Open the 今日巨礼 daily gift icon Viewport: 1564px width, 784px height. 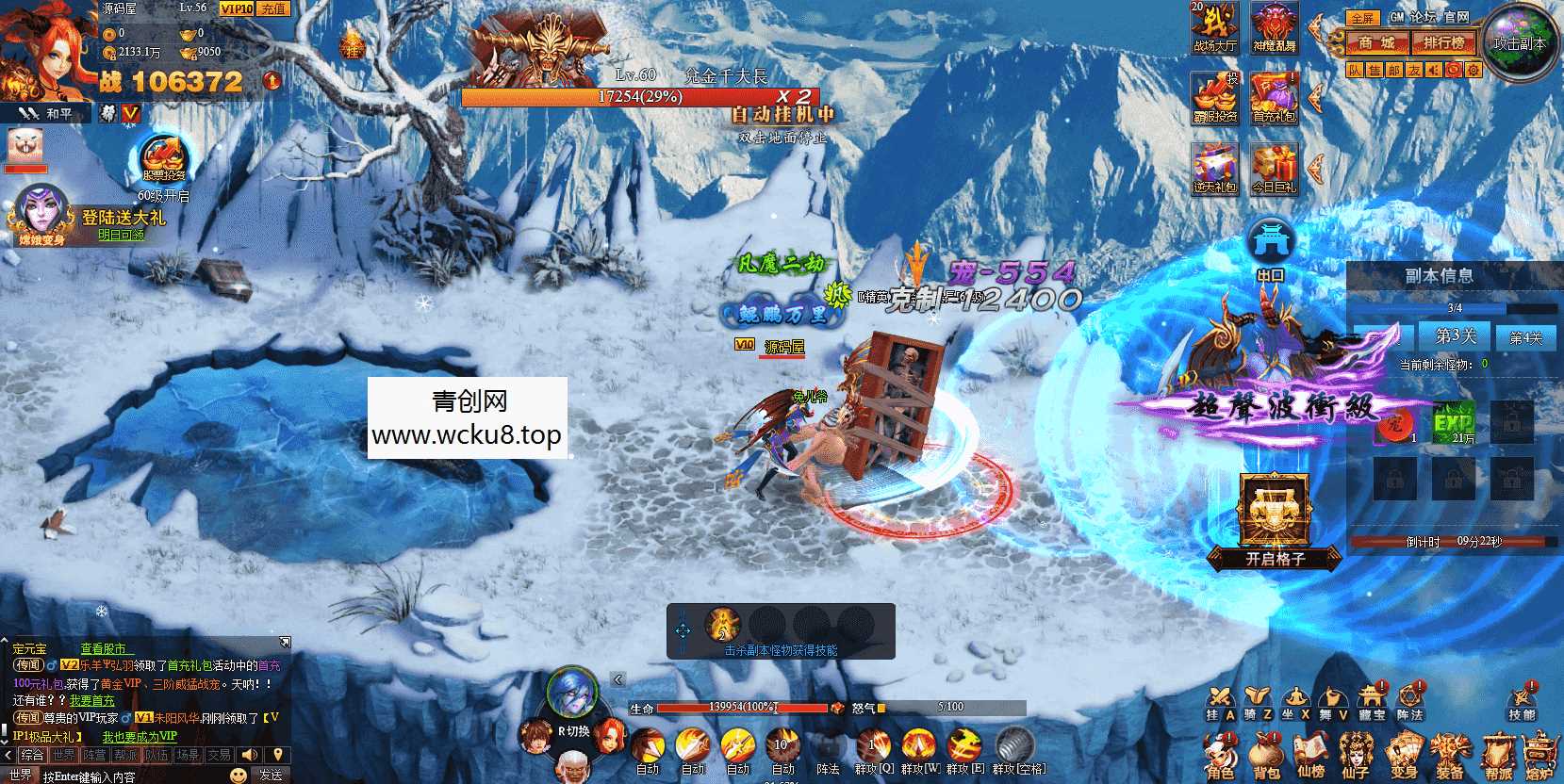point(1276,167)
